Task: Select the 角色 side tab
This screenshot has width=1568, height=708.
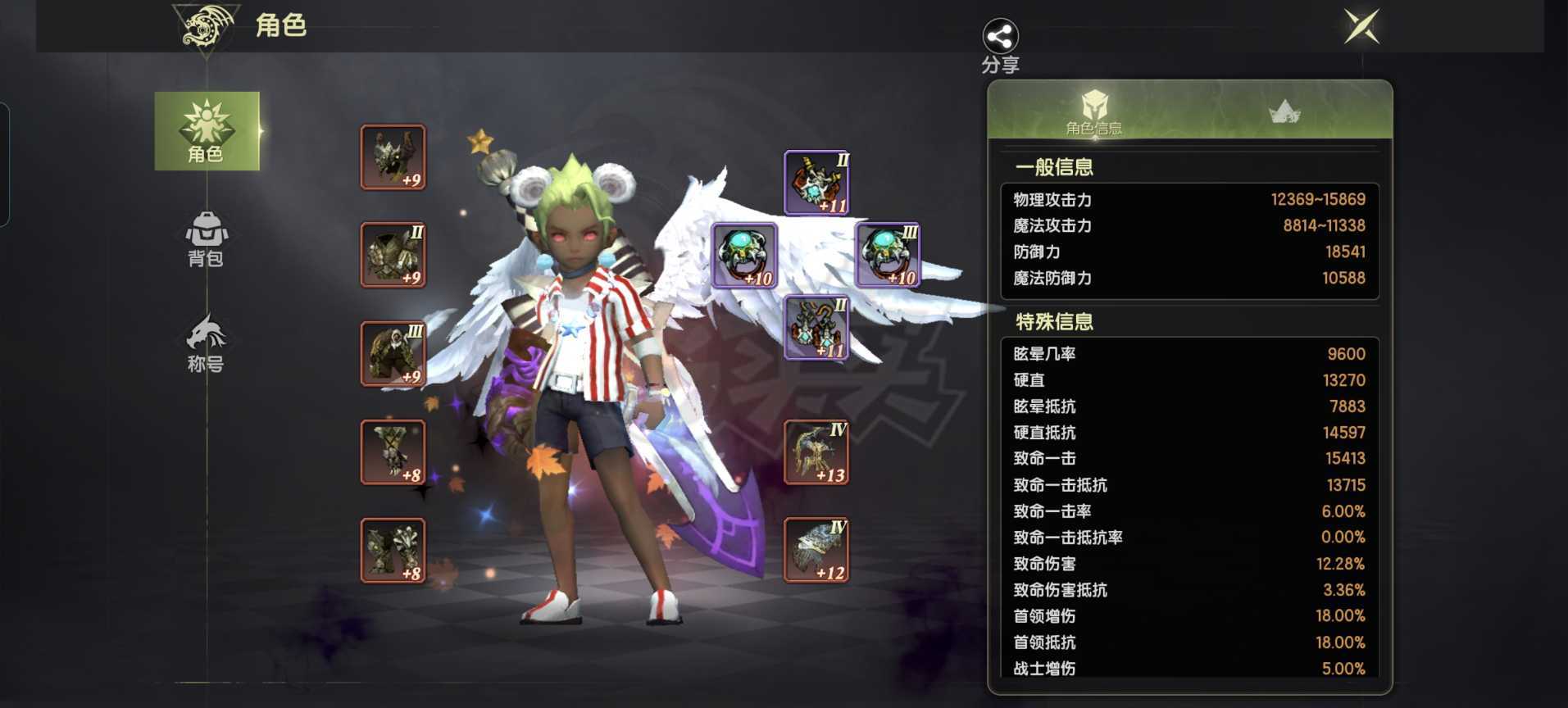Action: 207,131
